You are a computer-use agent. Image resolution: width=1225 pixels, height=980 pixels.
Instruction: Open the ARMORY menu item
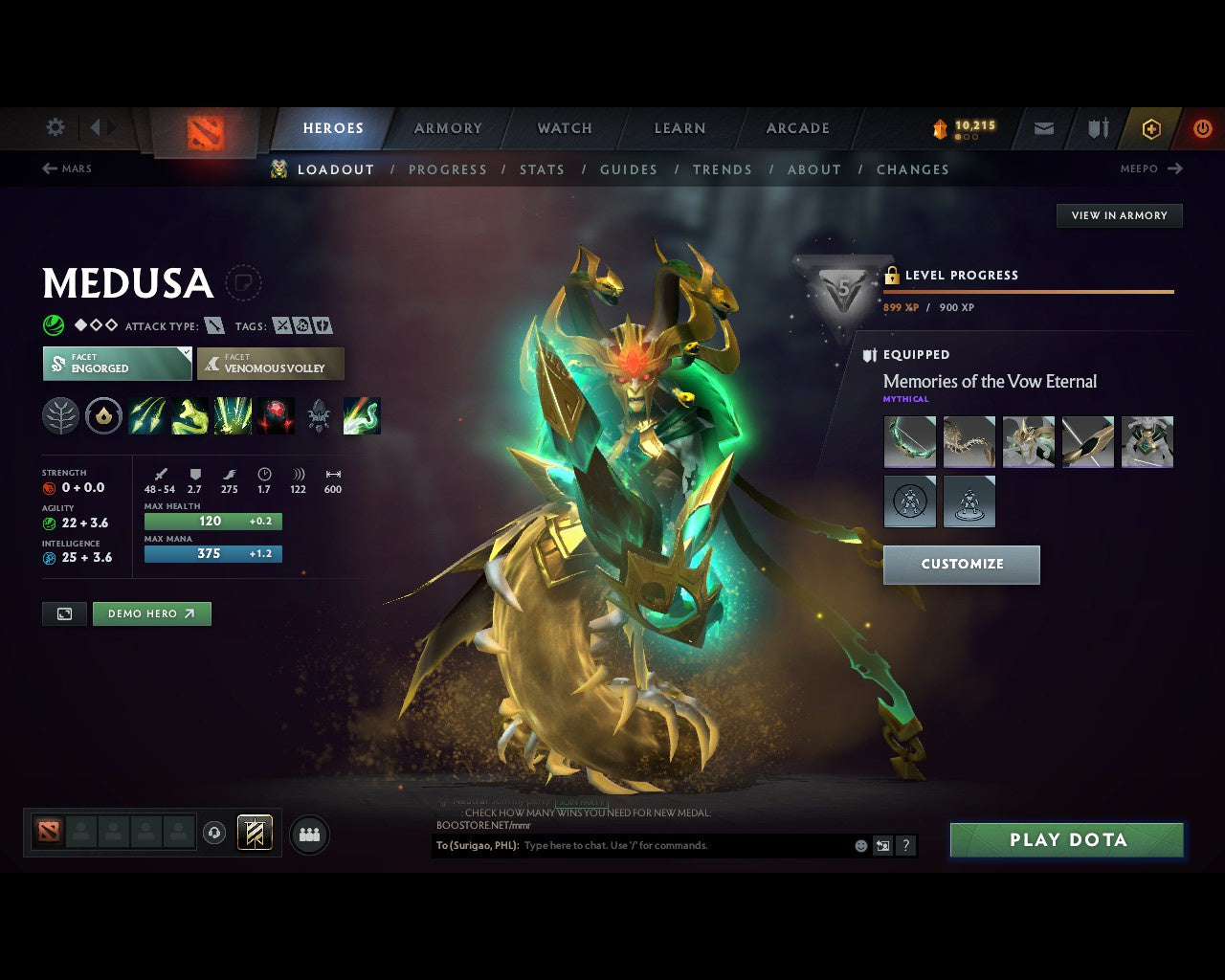coord(447,127)
